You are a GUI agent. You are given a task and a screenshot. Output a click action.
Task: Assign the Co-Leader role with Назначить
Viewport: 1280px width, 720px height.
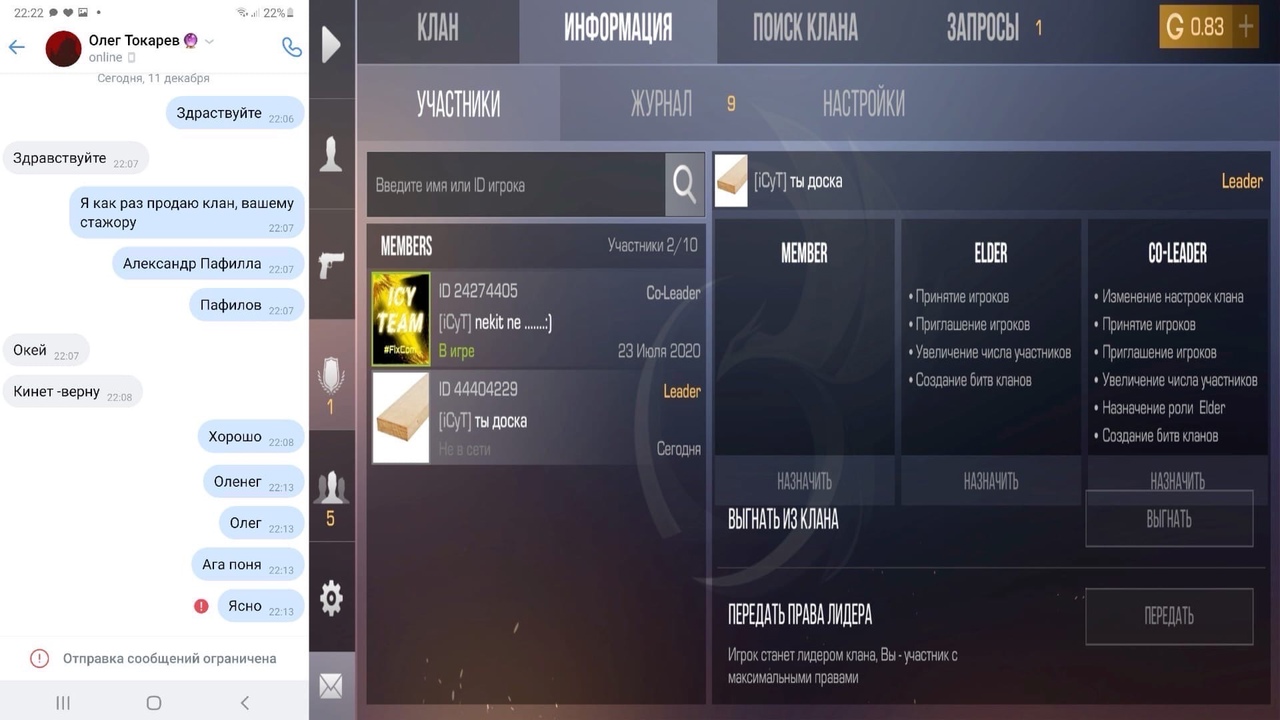click(x=1177, y=482)
